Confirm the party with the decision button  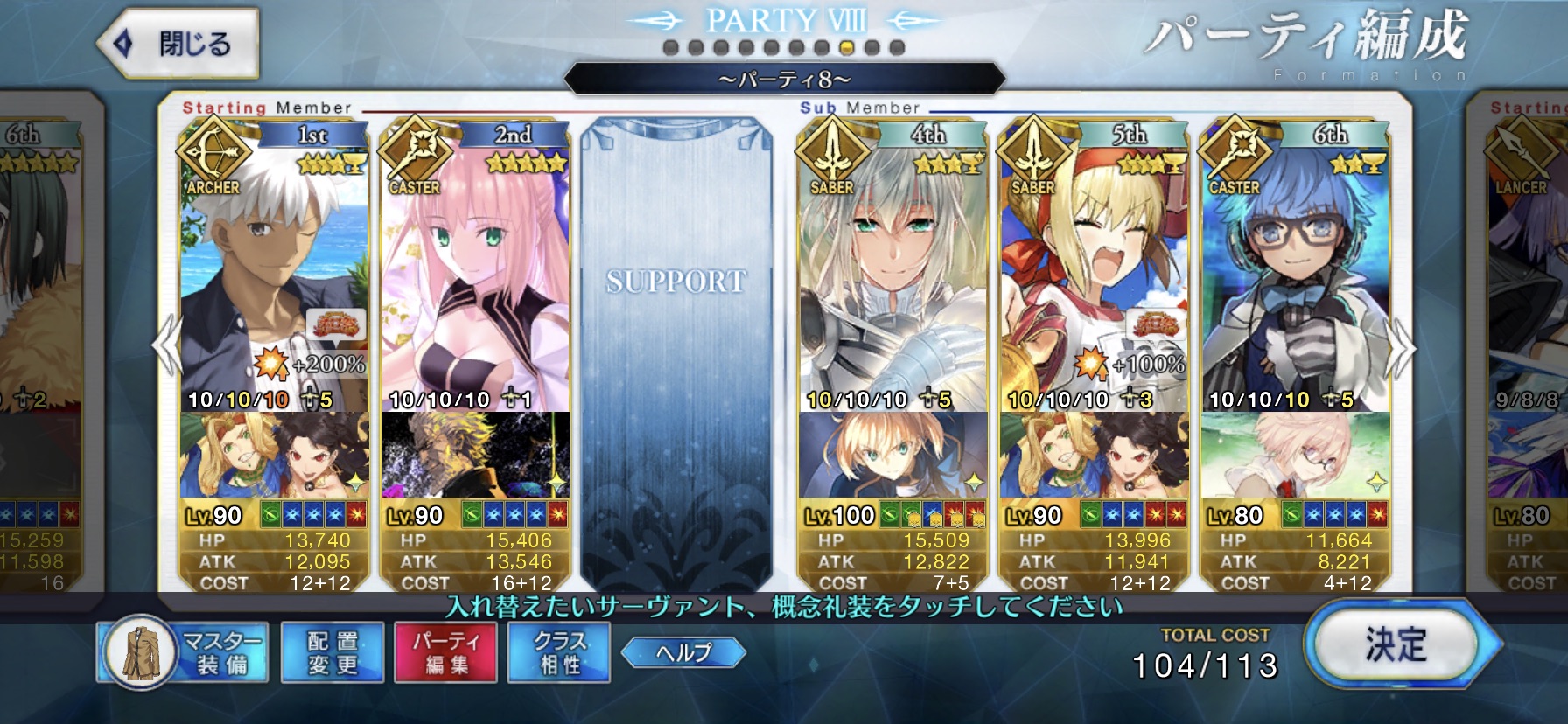coord(1396,646)
